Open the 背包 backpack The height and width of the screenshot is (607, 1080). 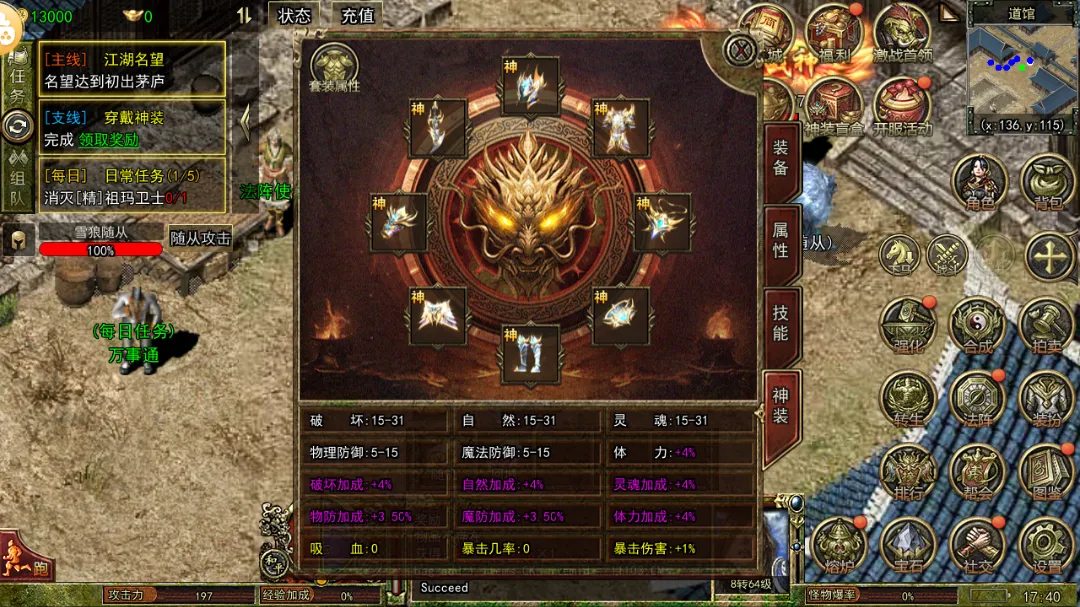tap(1047, 183)
